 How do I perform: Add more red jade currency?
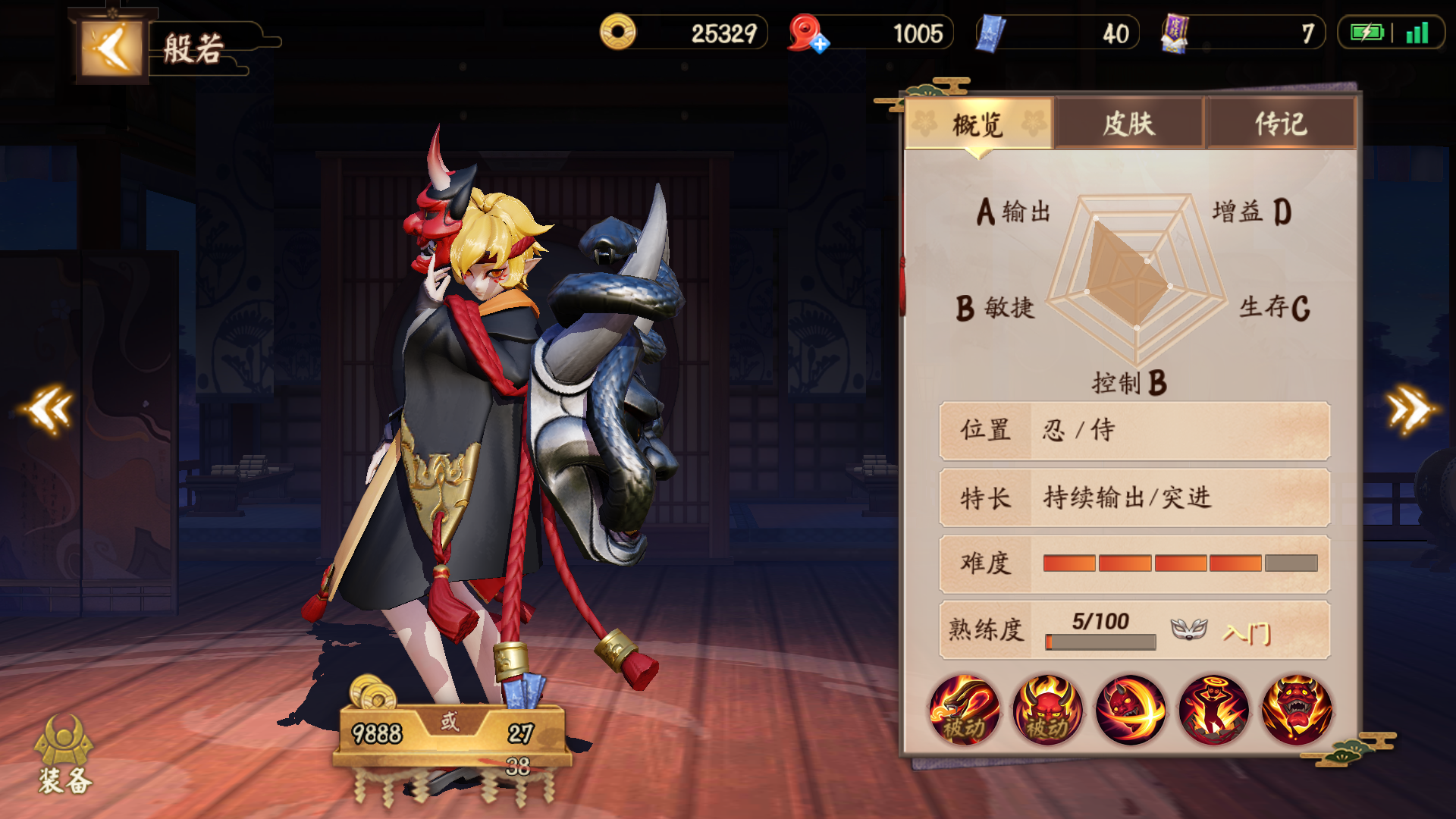point(820,44)
